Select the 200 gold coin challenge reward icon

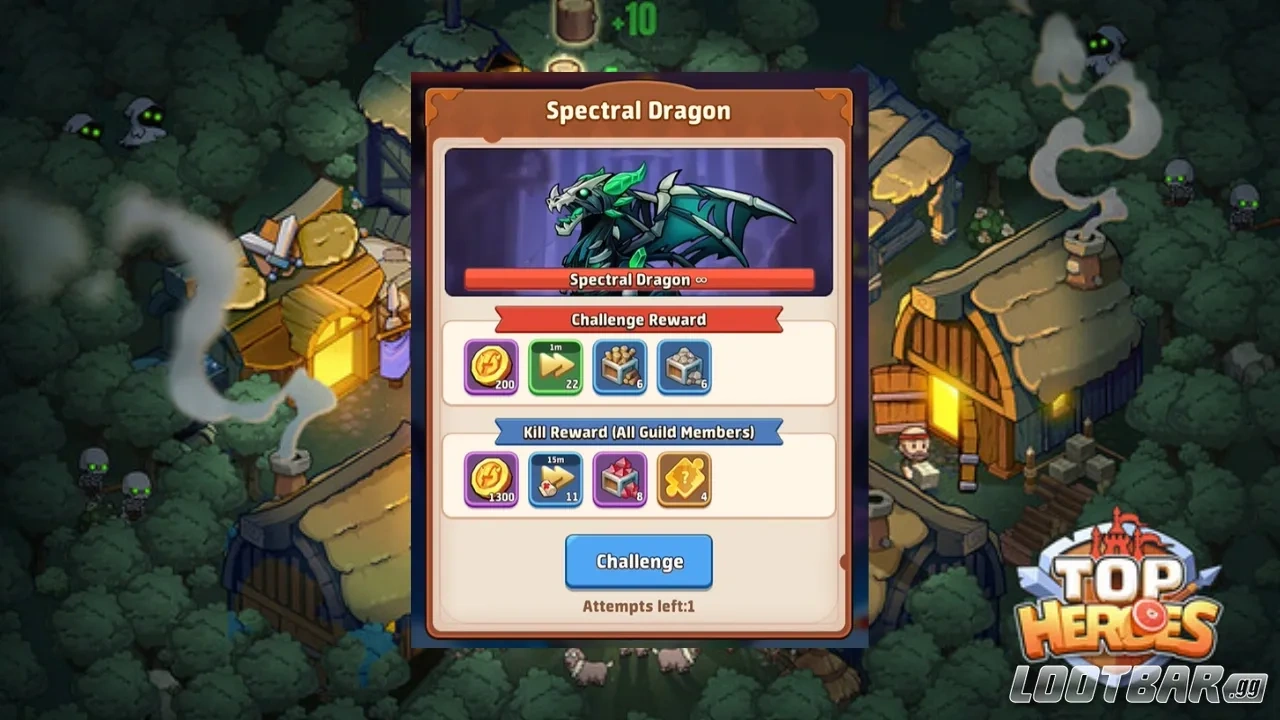click(490, 368)
